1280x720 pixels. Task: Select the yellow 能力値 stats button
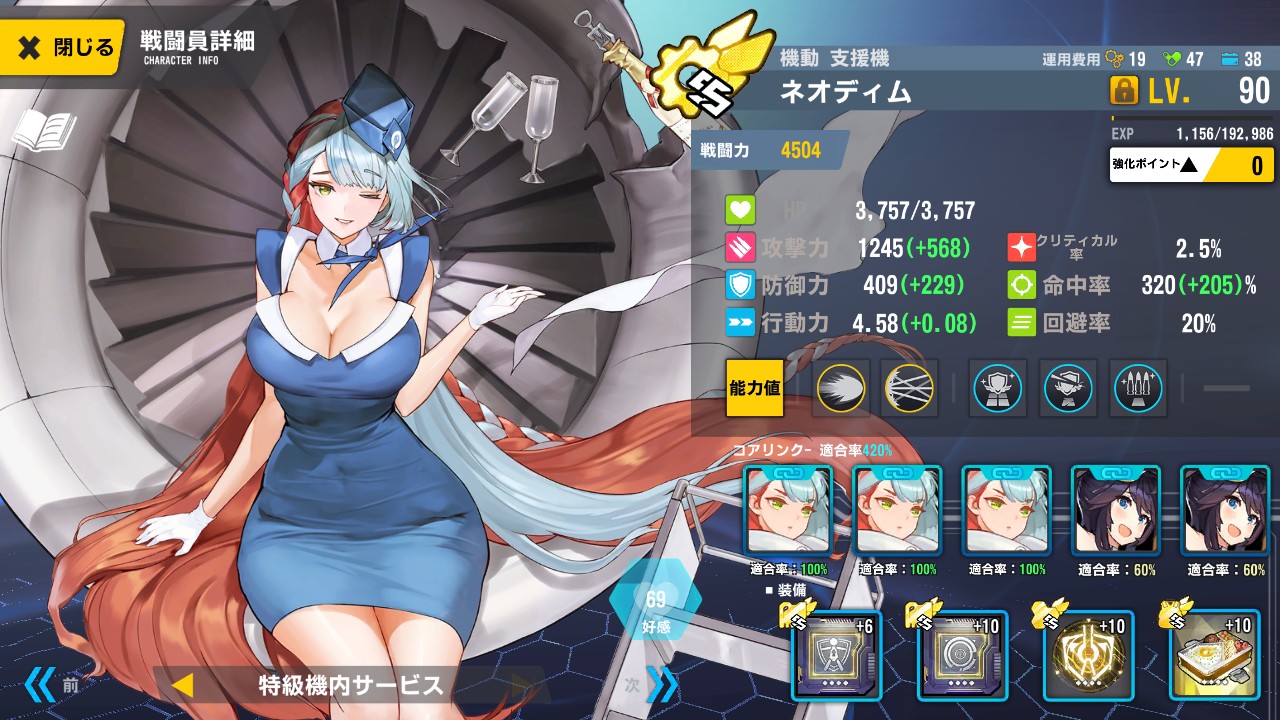tap(755, 388)
